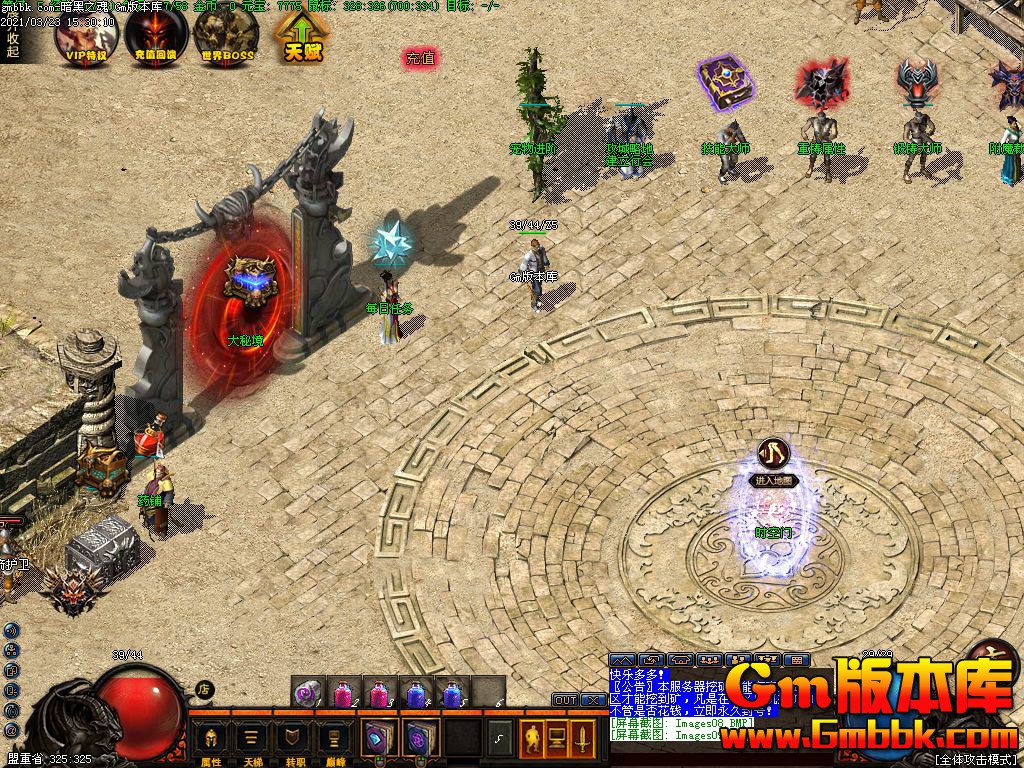Screen dimensions: 1024x768
Task: Click the OUT button
Action: [x=565, y=700]
